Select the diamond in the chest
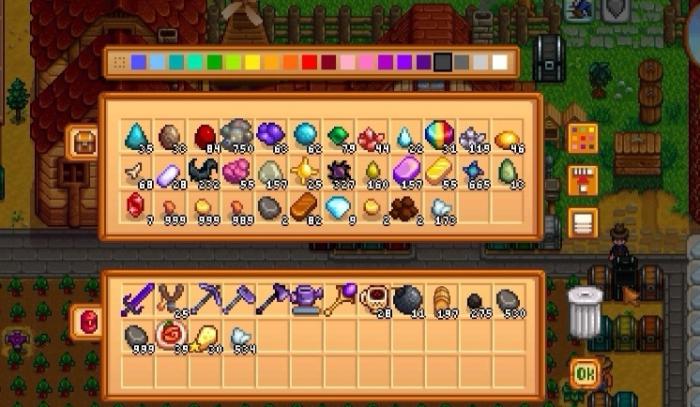 tap(338, 206)
